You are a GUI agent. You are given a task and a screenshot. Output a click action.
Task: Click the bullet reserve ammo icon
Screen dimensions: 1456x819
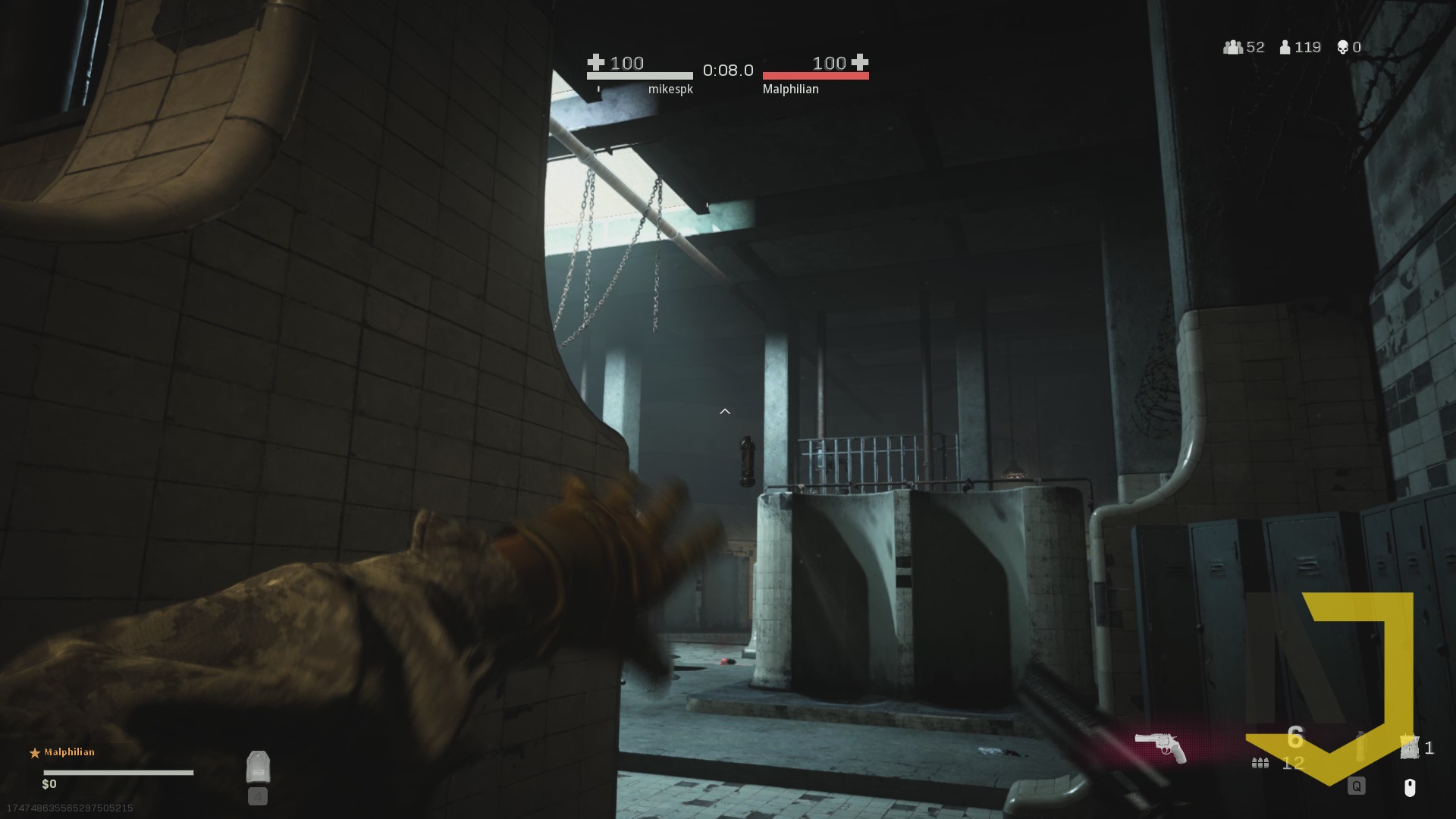[1259, 762]
